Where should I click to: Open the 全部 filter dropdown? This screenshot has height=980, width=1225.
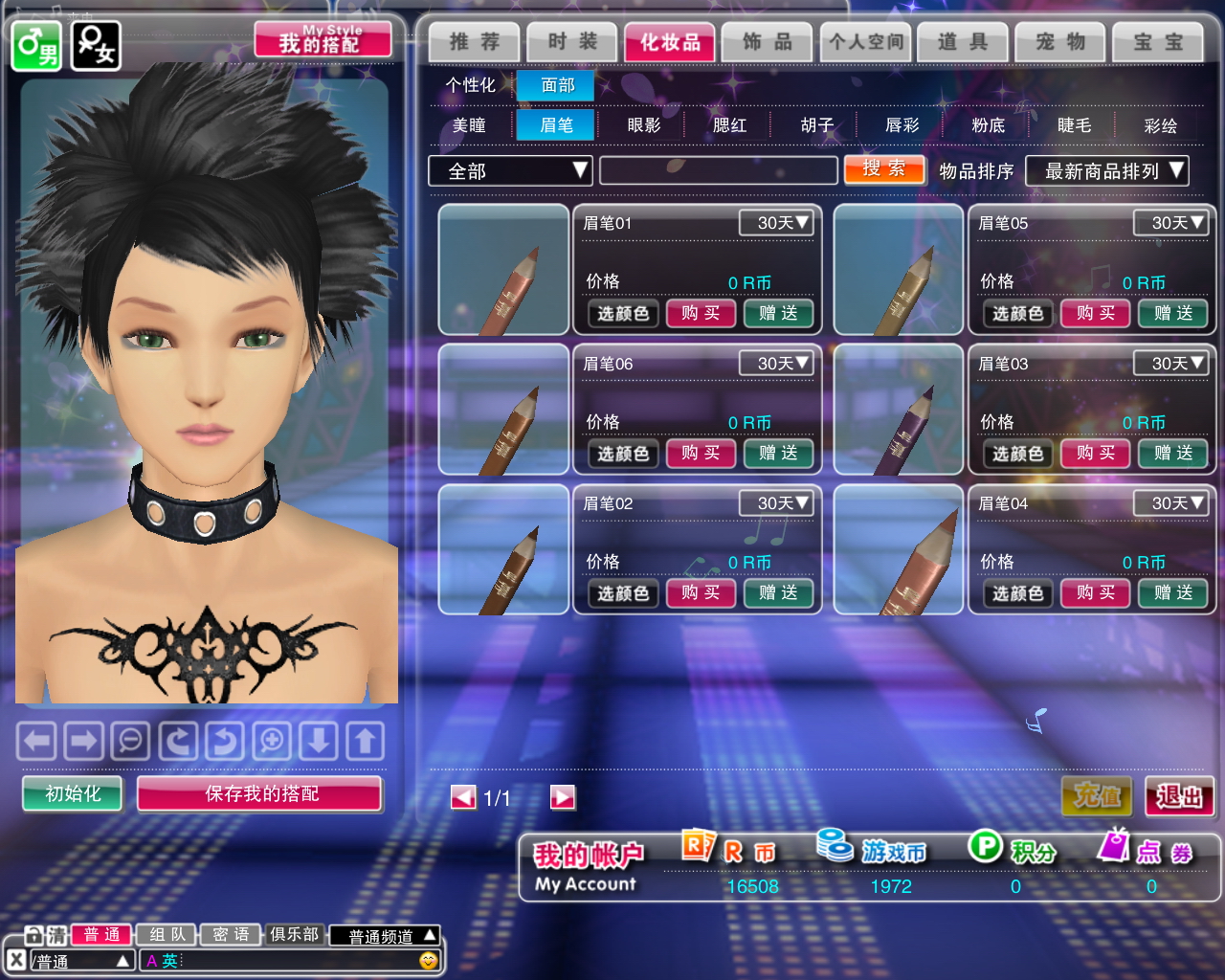pyautogui.click(x=510, y=171)
